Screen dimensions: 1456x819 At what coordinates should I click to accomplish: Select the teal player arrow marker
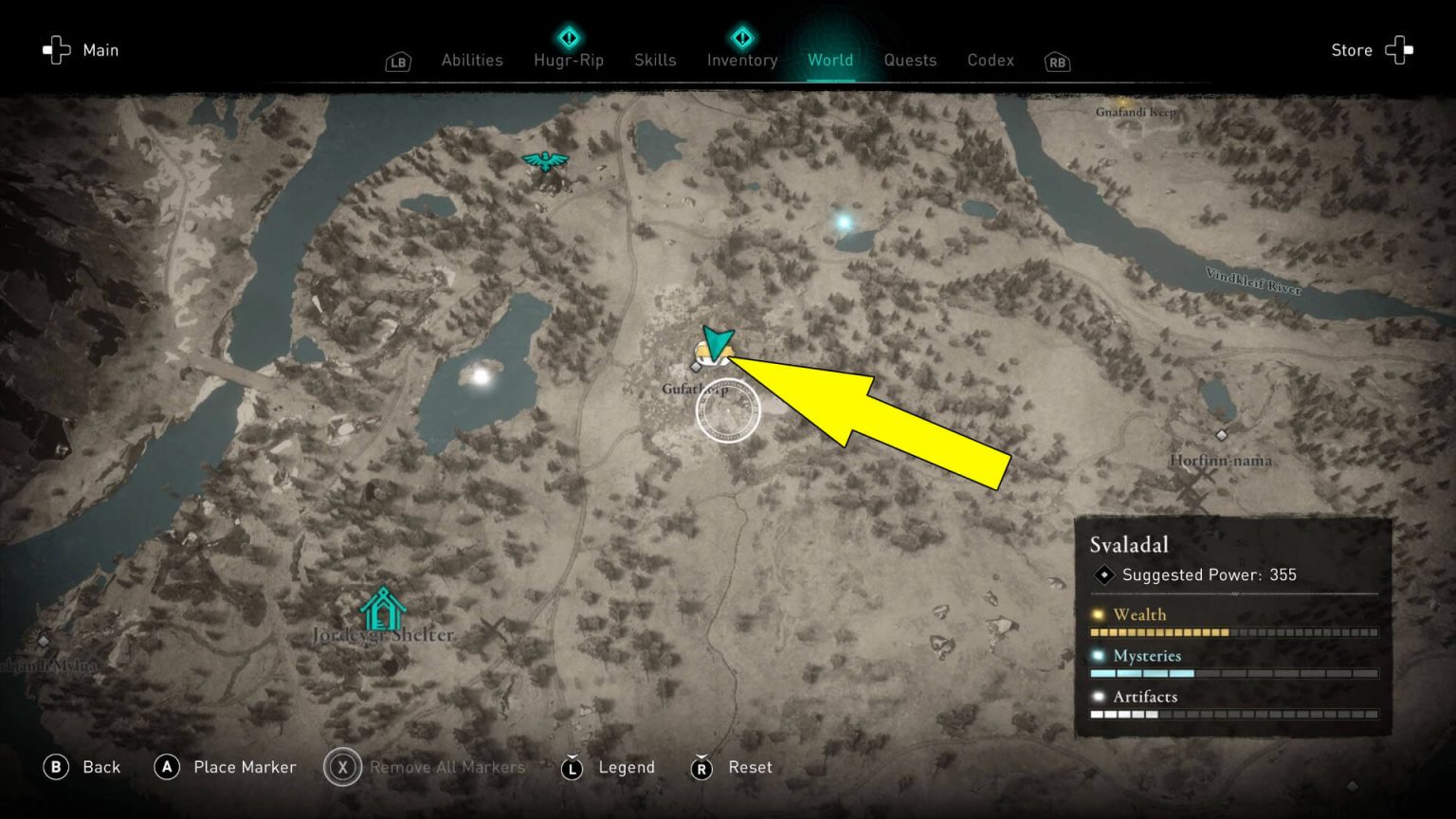click(x=717, y=342)
